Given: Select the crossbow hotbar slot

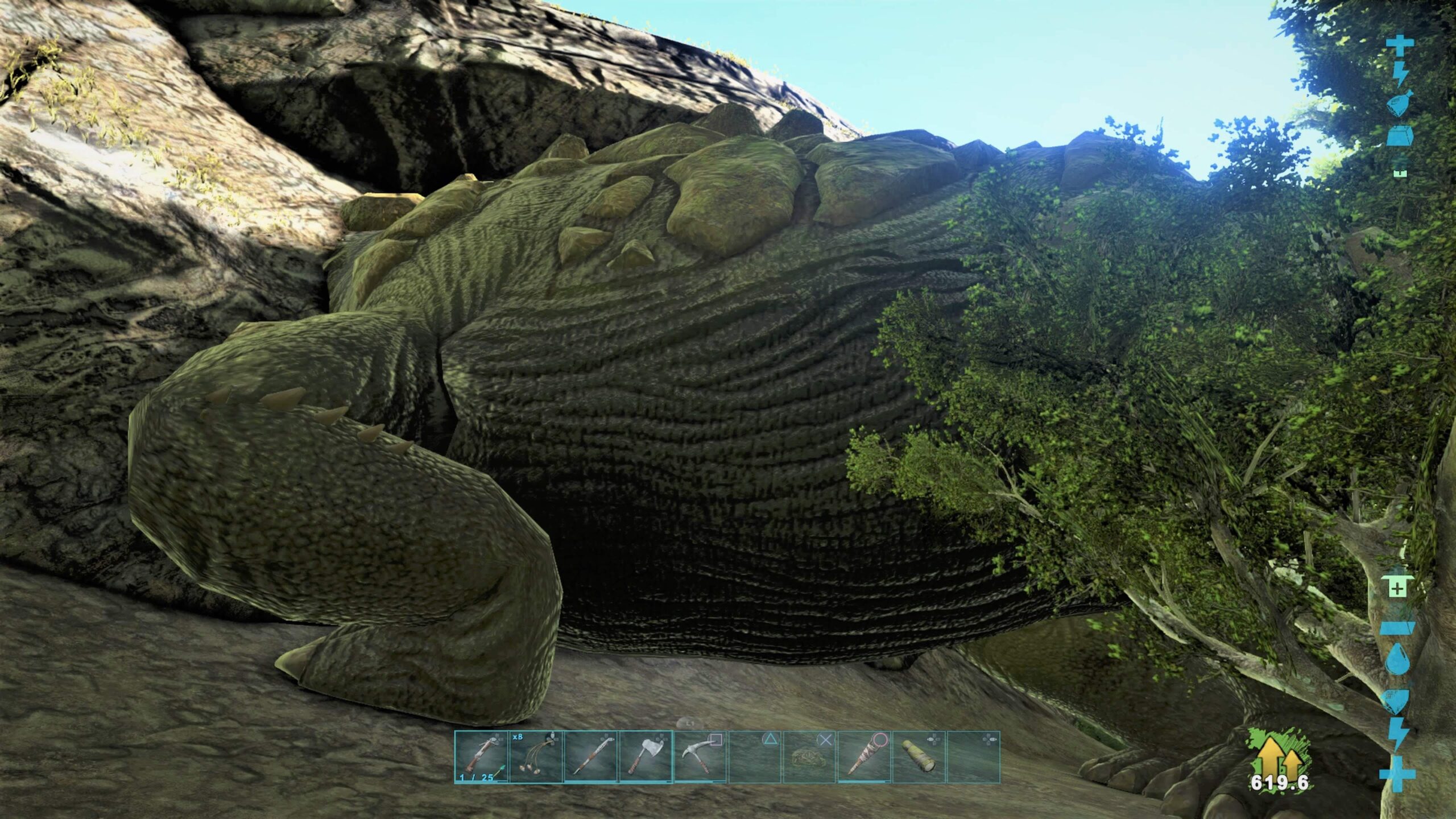Looking at the screenshot, I should pos(481,756).
